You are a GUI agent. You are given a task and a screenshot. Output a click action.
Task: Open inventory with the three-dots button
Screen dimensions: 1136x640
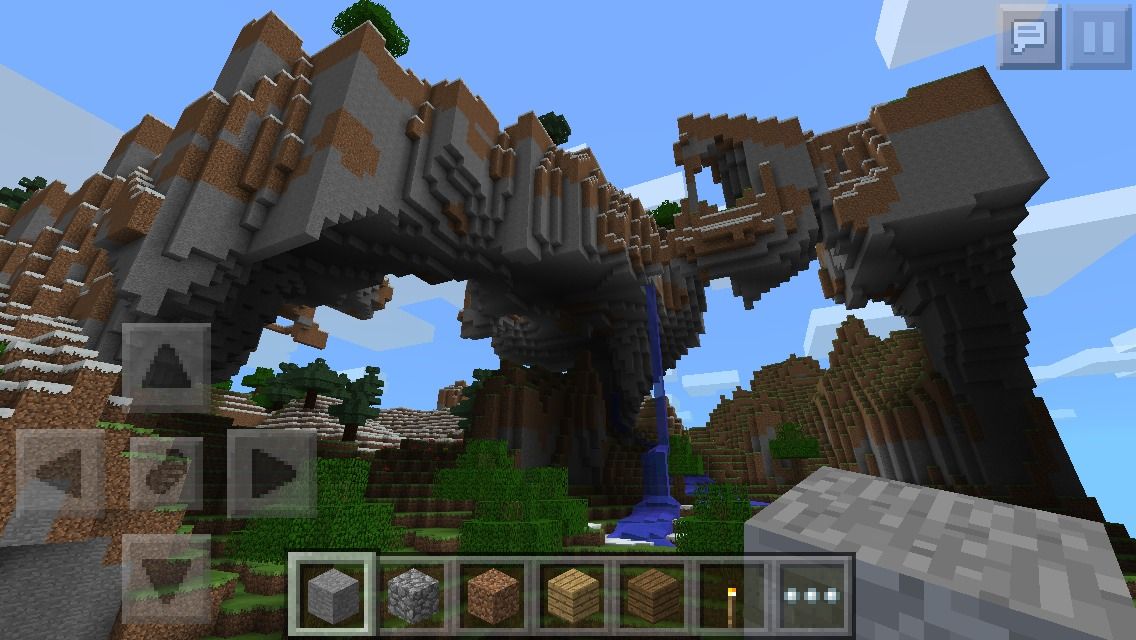812,594
